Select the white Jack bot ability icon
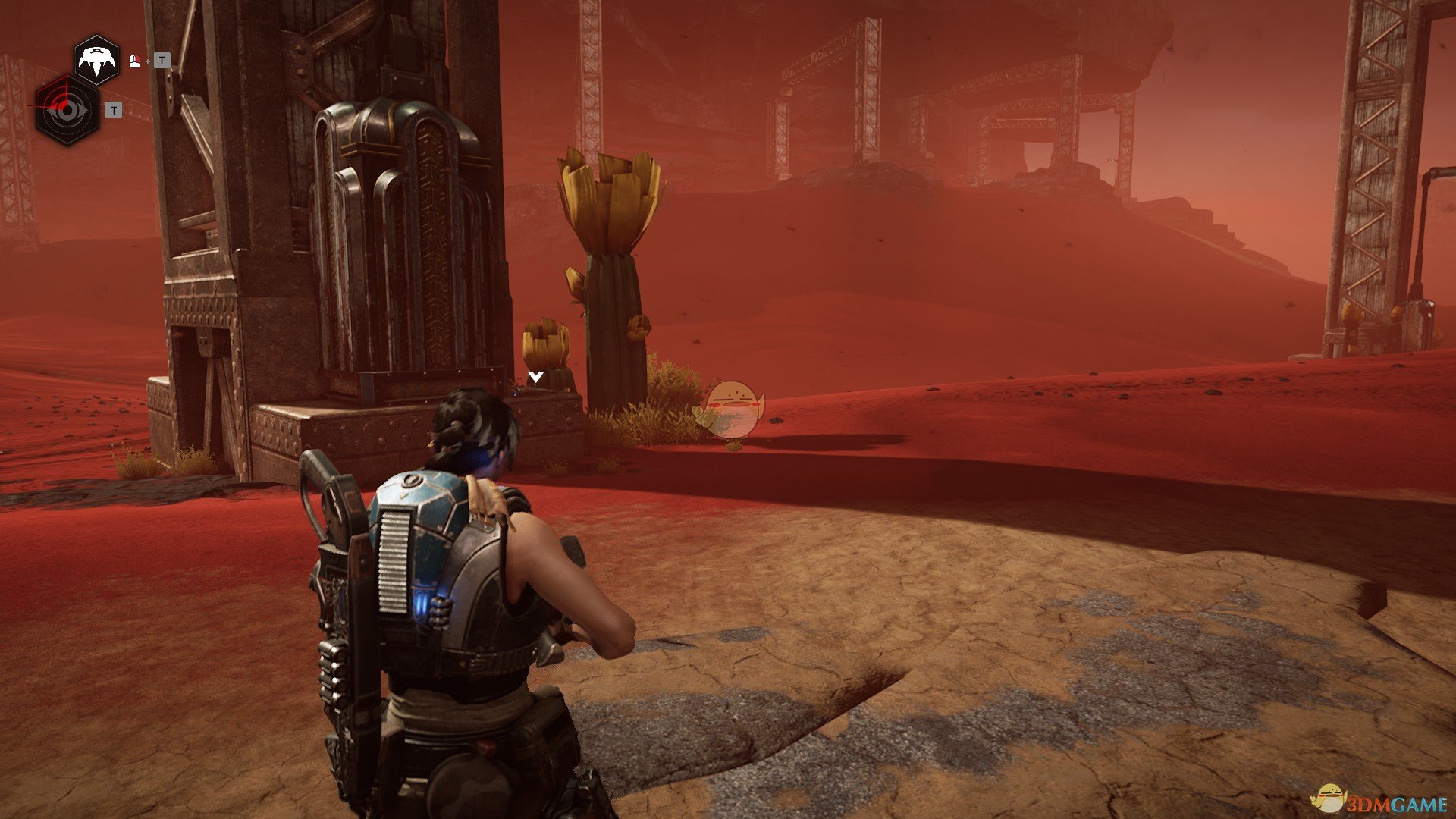The image size is (1456, 819). coord(96,61)
